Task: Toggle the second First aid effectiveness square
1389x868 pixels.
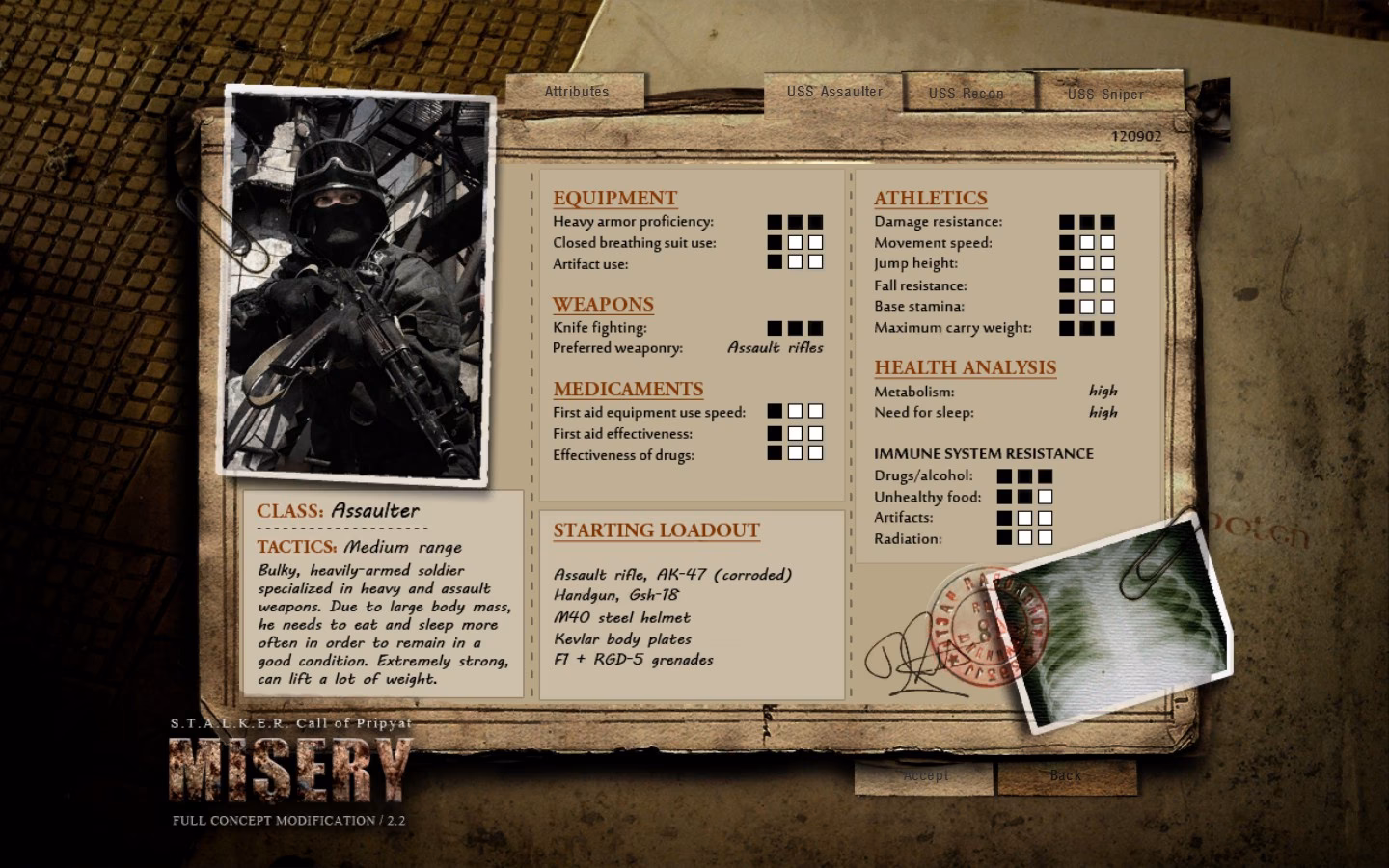Action: pyautogui.click(x=796, y=433)
